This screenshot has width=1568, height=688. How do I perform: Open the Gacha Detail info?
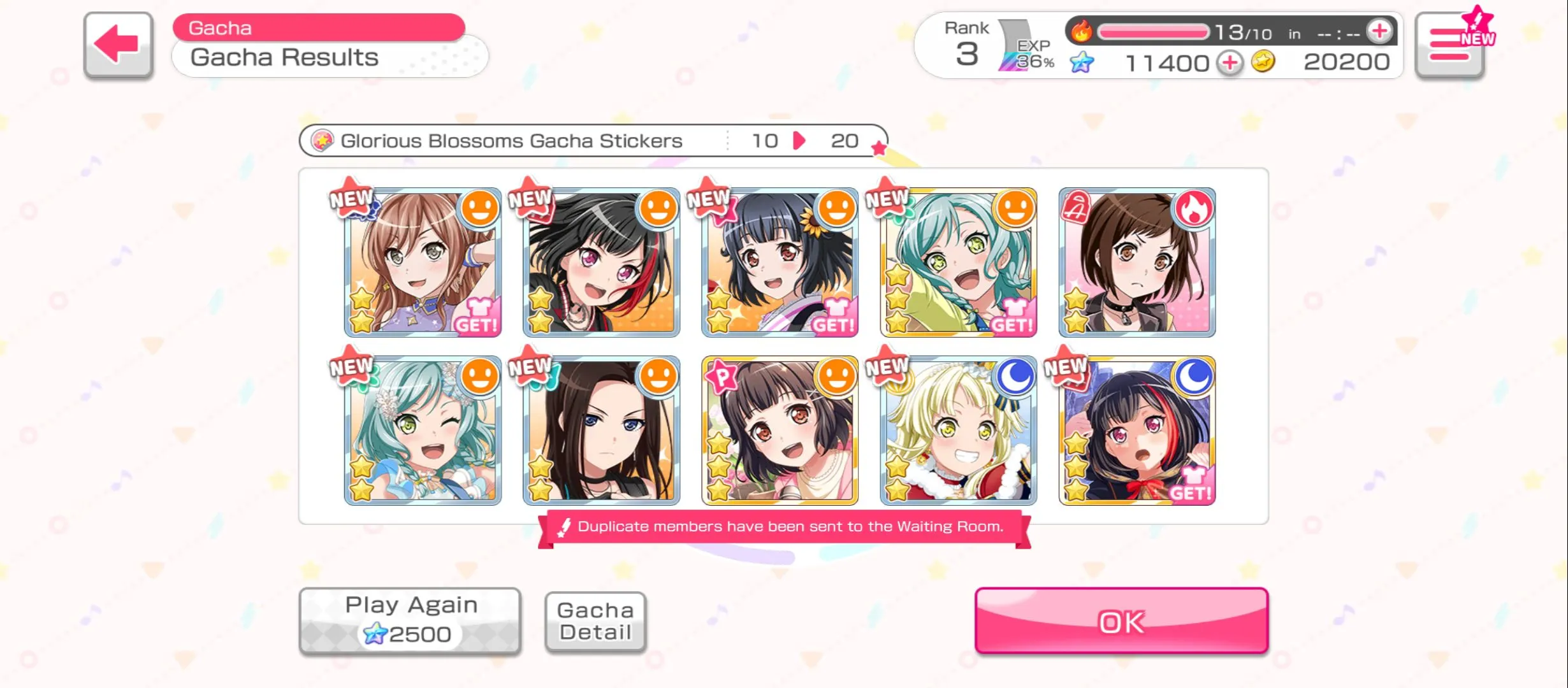pos(595,621)
